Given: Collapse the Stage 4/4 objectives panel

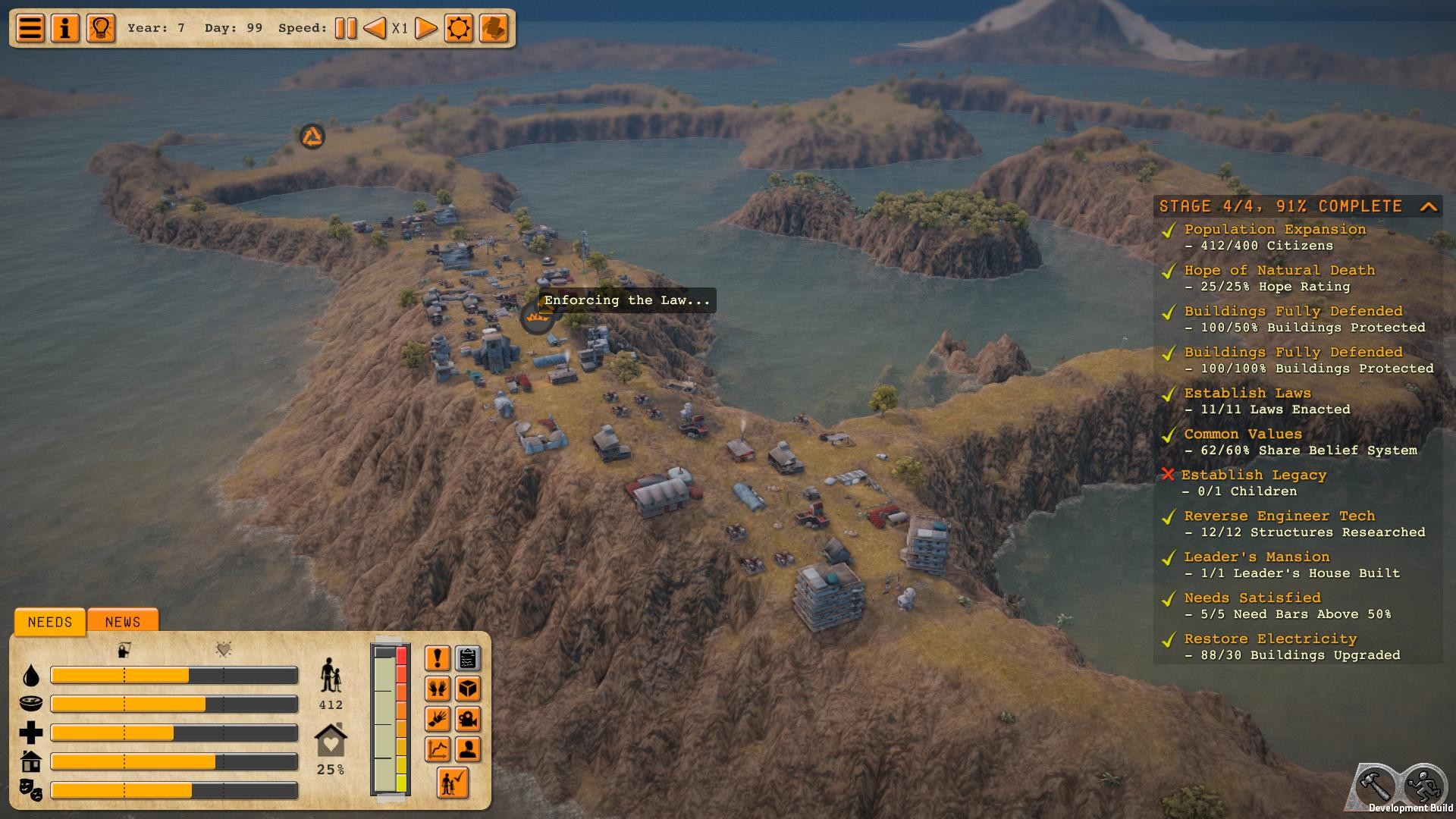Looking at the screenshot, I should (x=1429, y=206).
